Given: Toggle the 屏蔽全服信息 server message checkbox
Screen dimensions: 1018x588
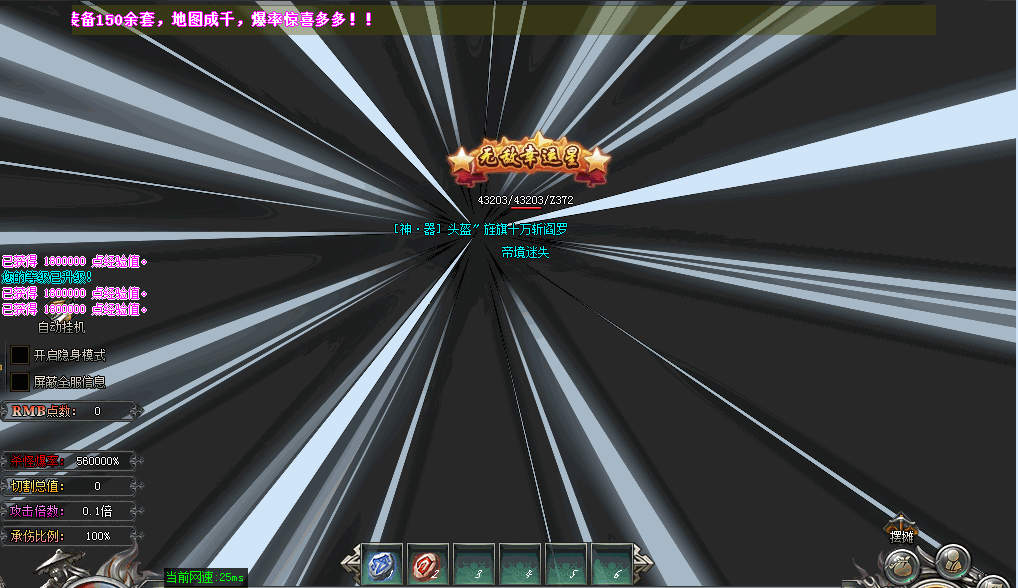Looking at the screenshot, I should click(x=20, y=382).
